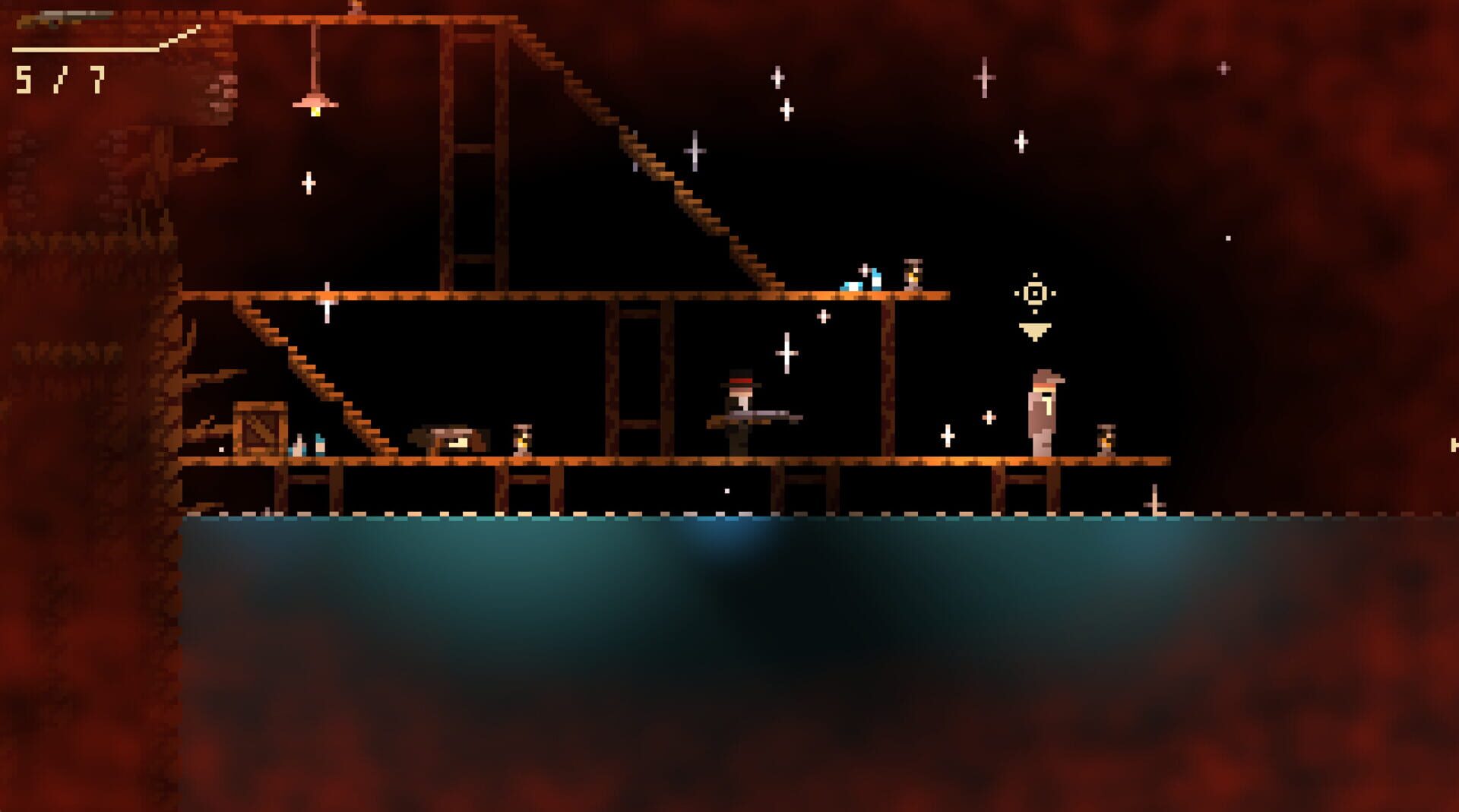Screen dimensions: 1459x812
Task: Click the lantern on the upper platform
Action: click(x=912, y=273)
